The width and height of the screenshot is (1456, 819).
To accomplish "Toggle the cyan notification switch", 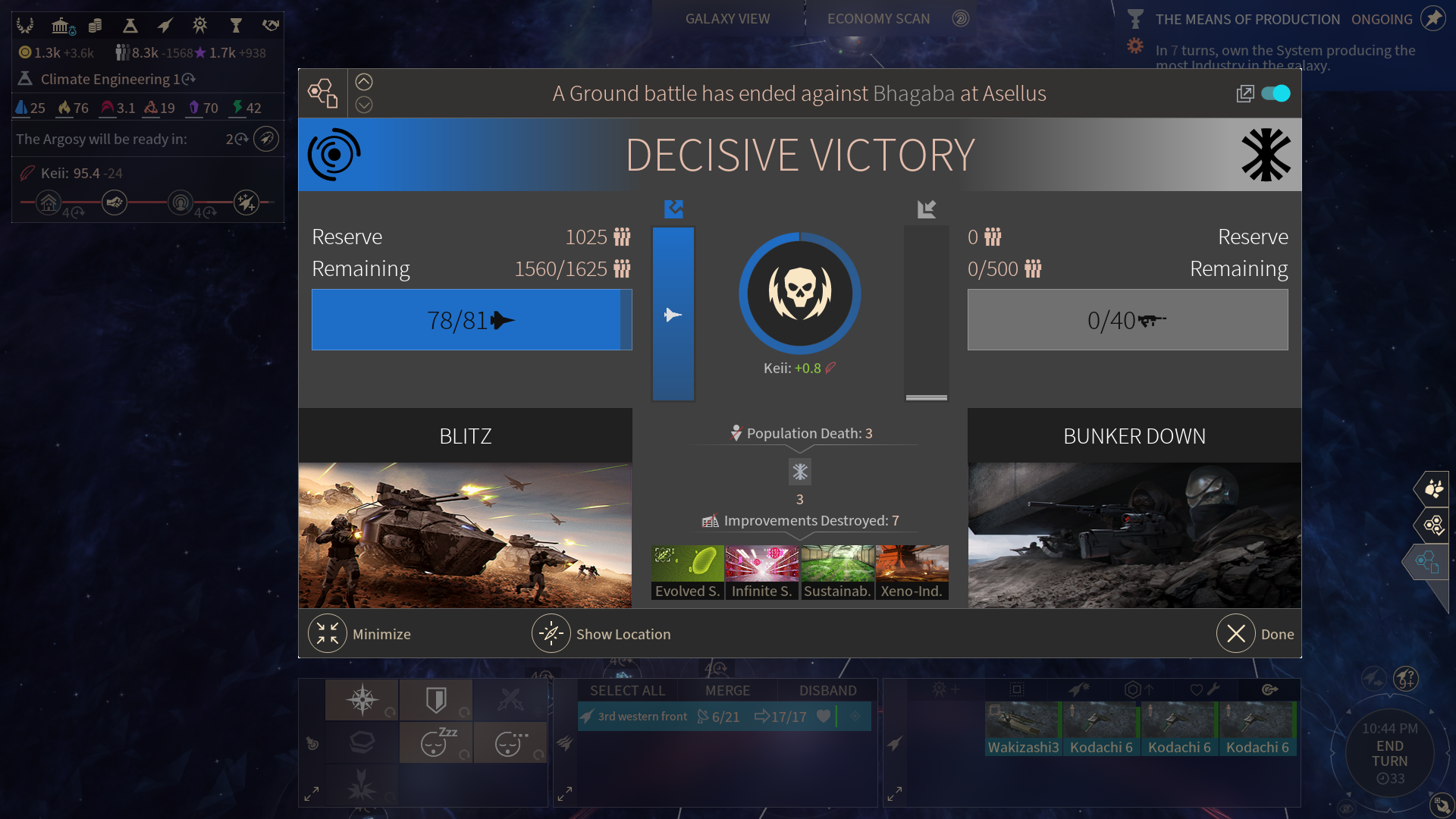I will 1276,93.
